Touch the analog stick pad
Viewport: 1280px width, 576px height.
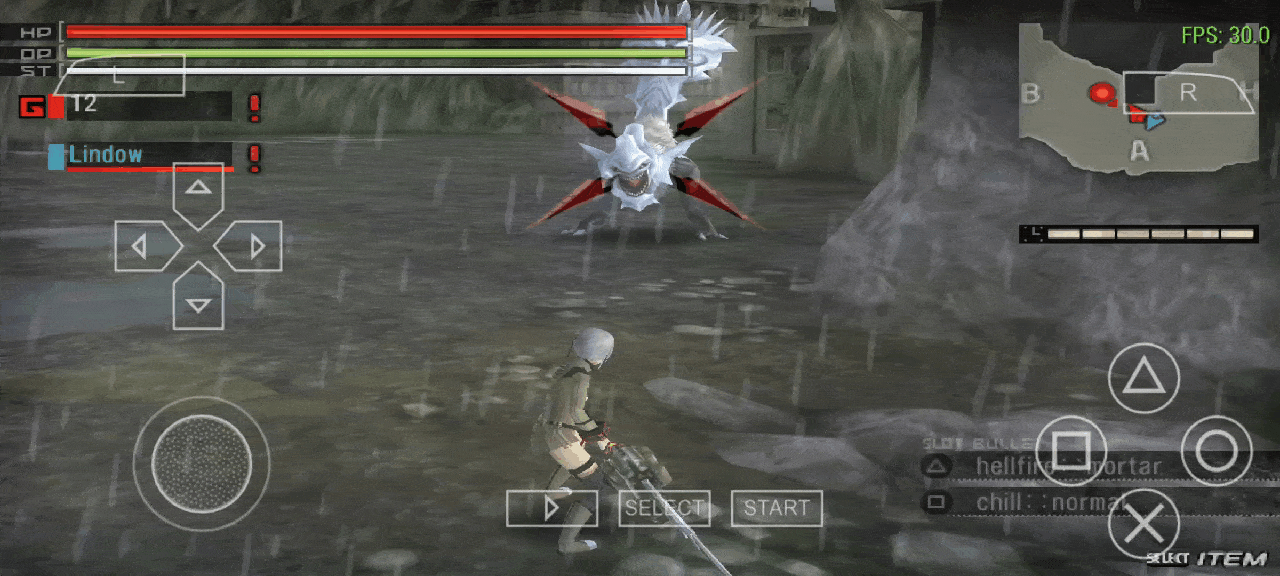[201, 463]
